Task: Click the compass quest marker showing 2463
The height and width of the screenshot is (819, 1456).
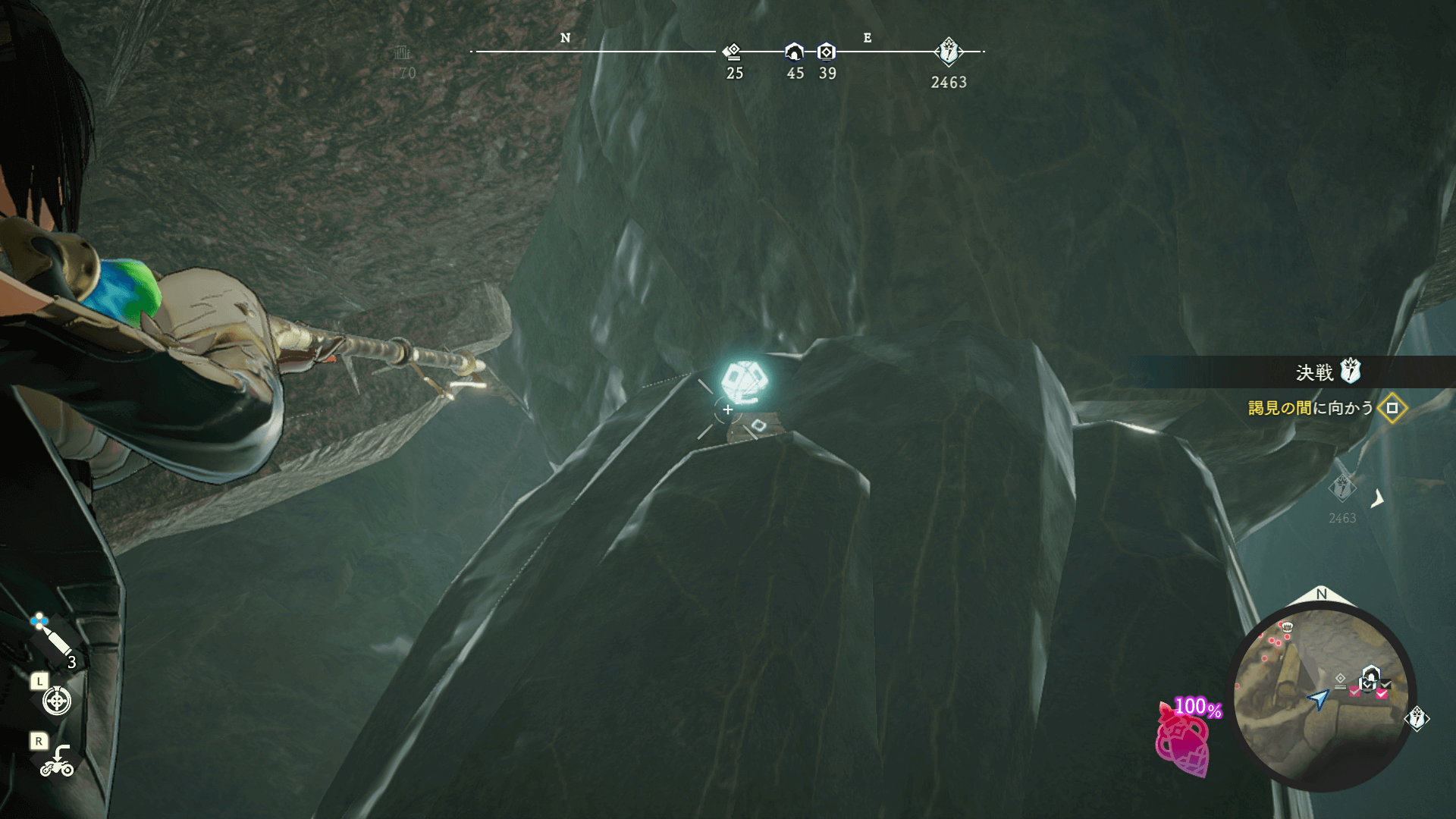Action: pos(948,52)
